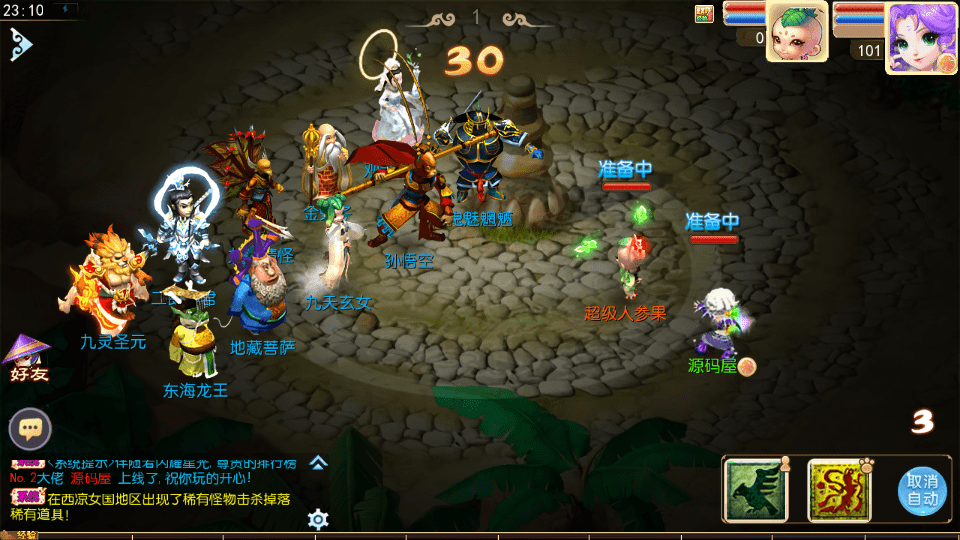Toggle the arrow button in the top-left corner

20,43
